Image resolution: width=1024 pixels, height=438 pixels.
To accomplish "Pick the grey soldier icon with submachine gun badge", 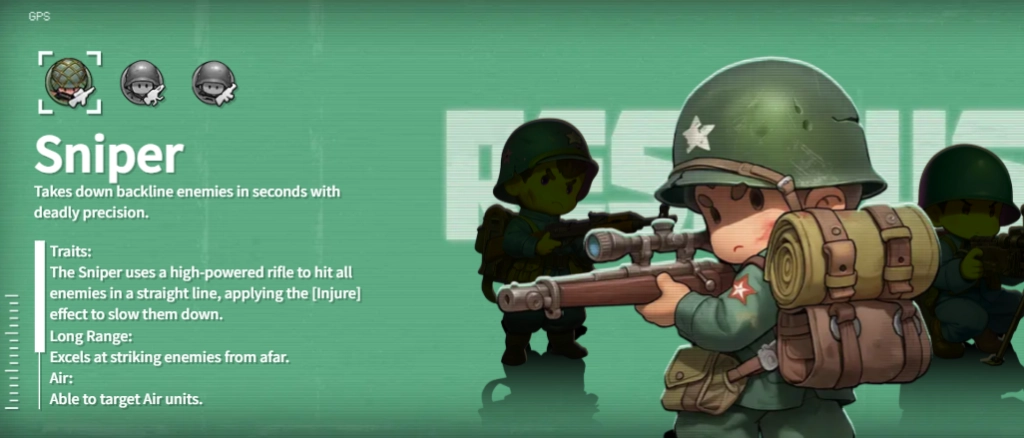I will [x=214, y=82].
